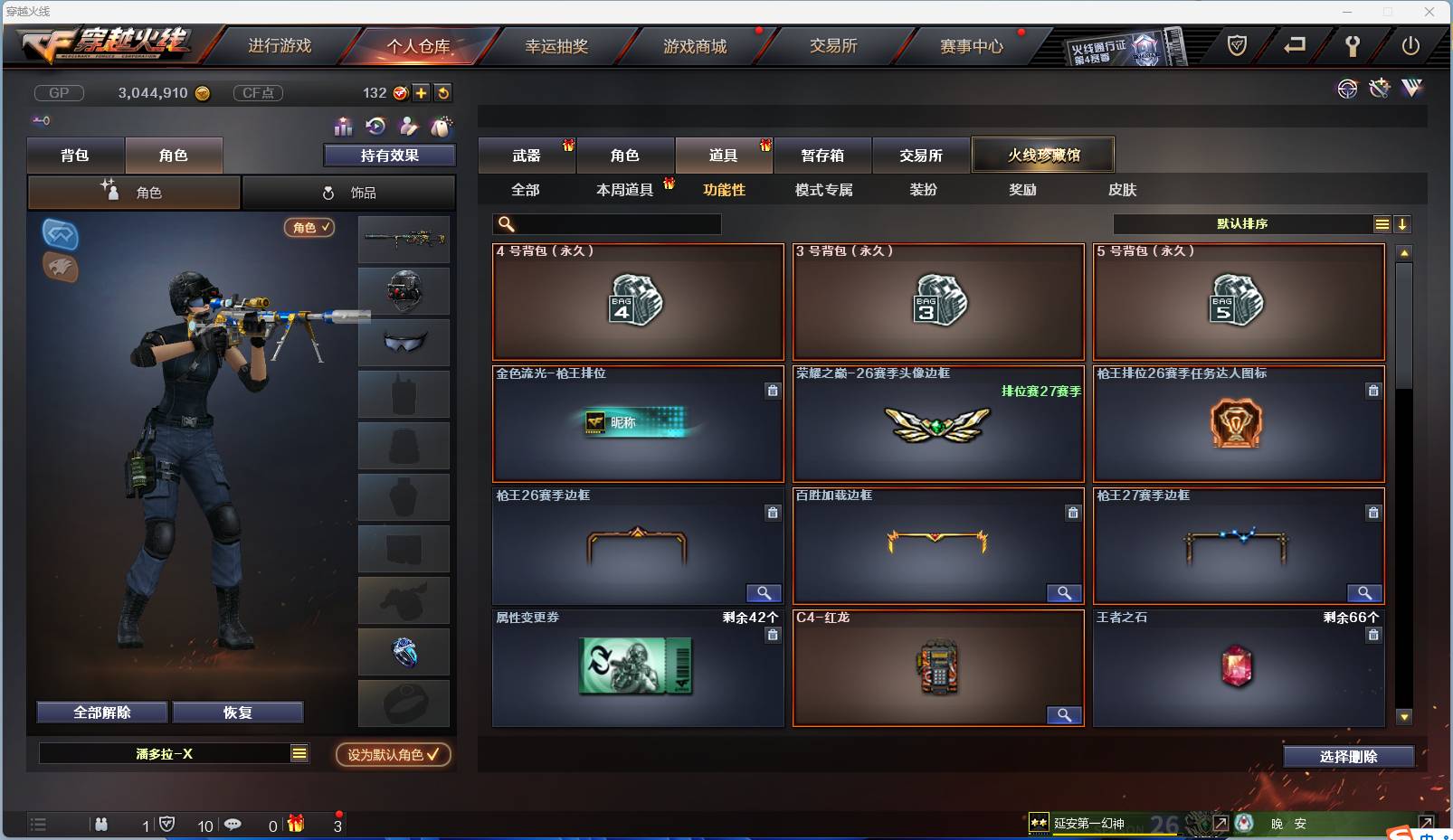Click the delete icon on 枪王26赛季边框

pyautogui.click(x=774, y=513)
